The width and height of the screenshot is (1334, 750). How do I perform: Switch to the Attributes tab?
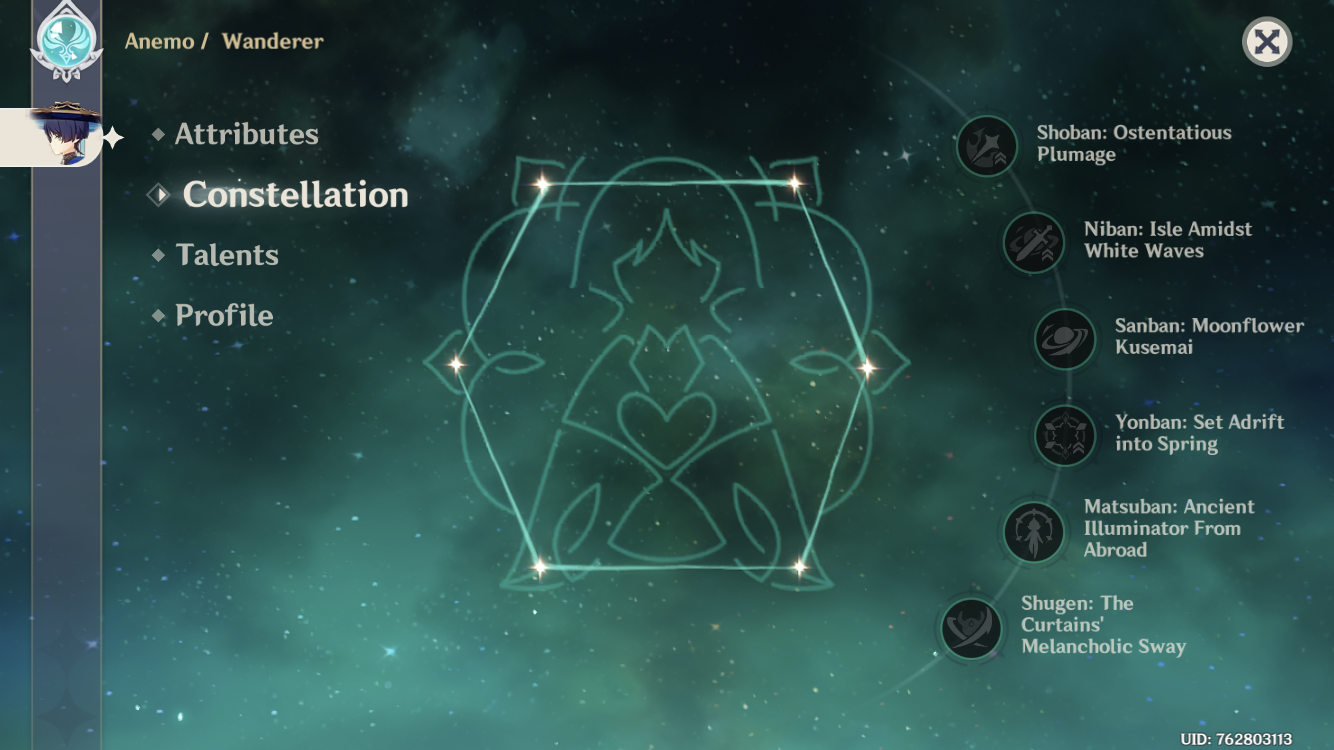click(x=246, y=135)
